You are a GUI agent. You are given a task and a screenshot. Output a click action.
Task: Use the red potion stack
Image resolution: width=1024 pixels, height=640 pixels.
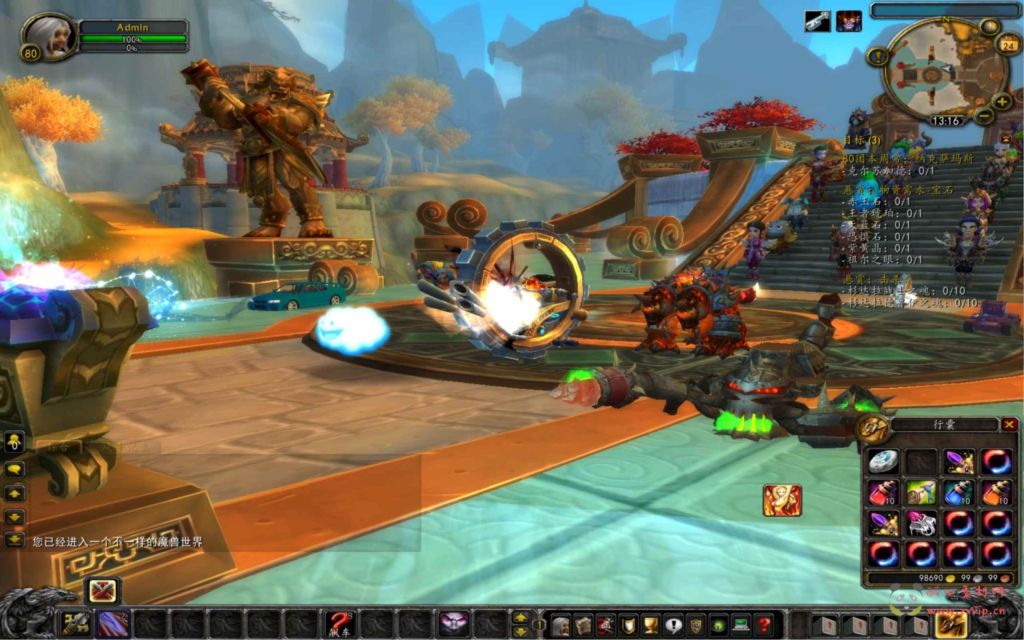pyautogui.click(x=883, y=492)
